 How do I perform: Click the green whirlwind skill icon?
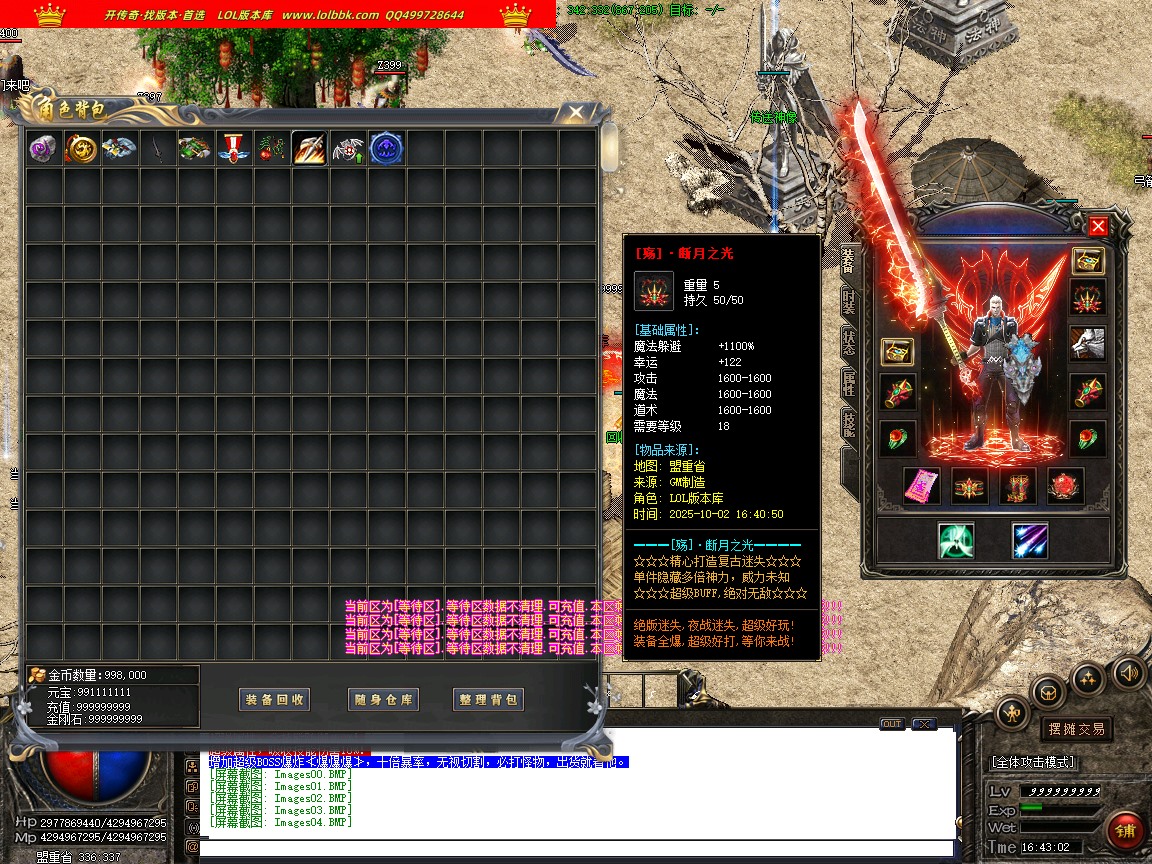[956, 541]
